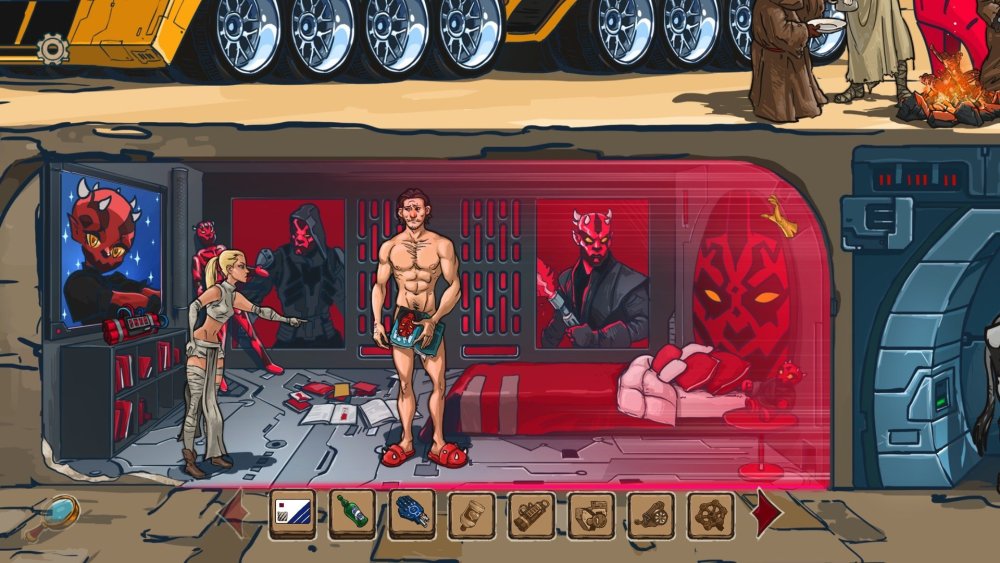The image size is (1000, 563).
Task: Select the blue striped card item
Action: 292,515
